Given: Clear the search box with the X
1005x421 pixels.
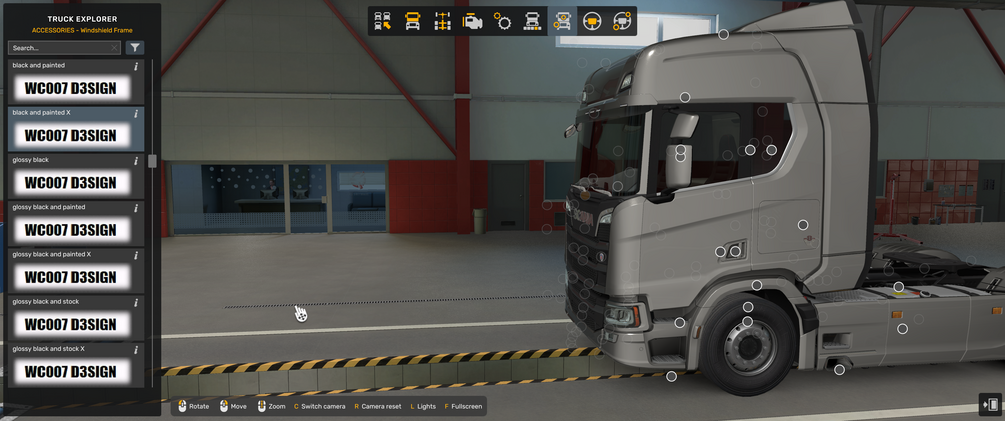Looking at the screenshot, I should [115, 47].
